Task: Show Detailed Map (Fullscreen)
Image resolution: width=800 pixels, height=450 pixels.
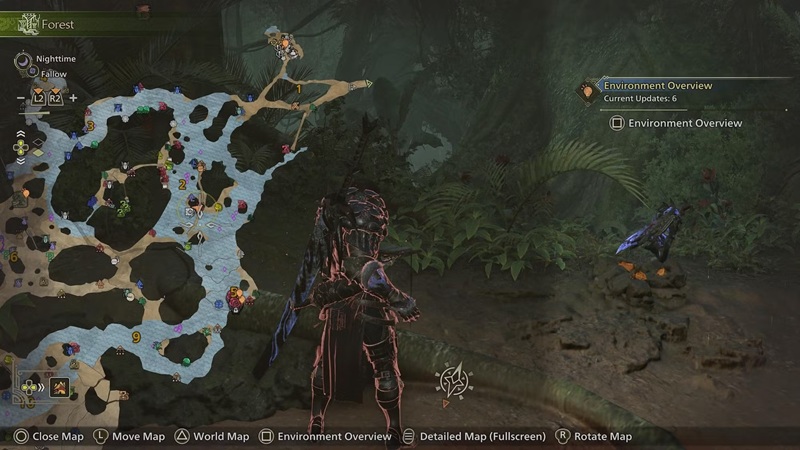Action: pos(474,437)
